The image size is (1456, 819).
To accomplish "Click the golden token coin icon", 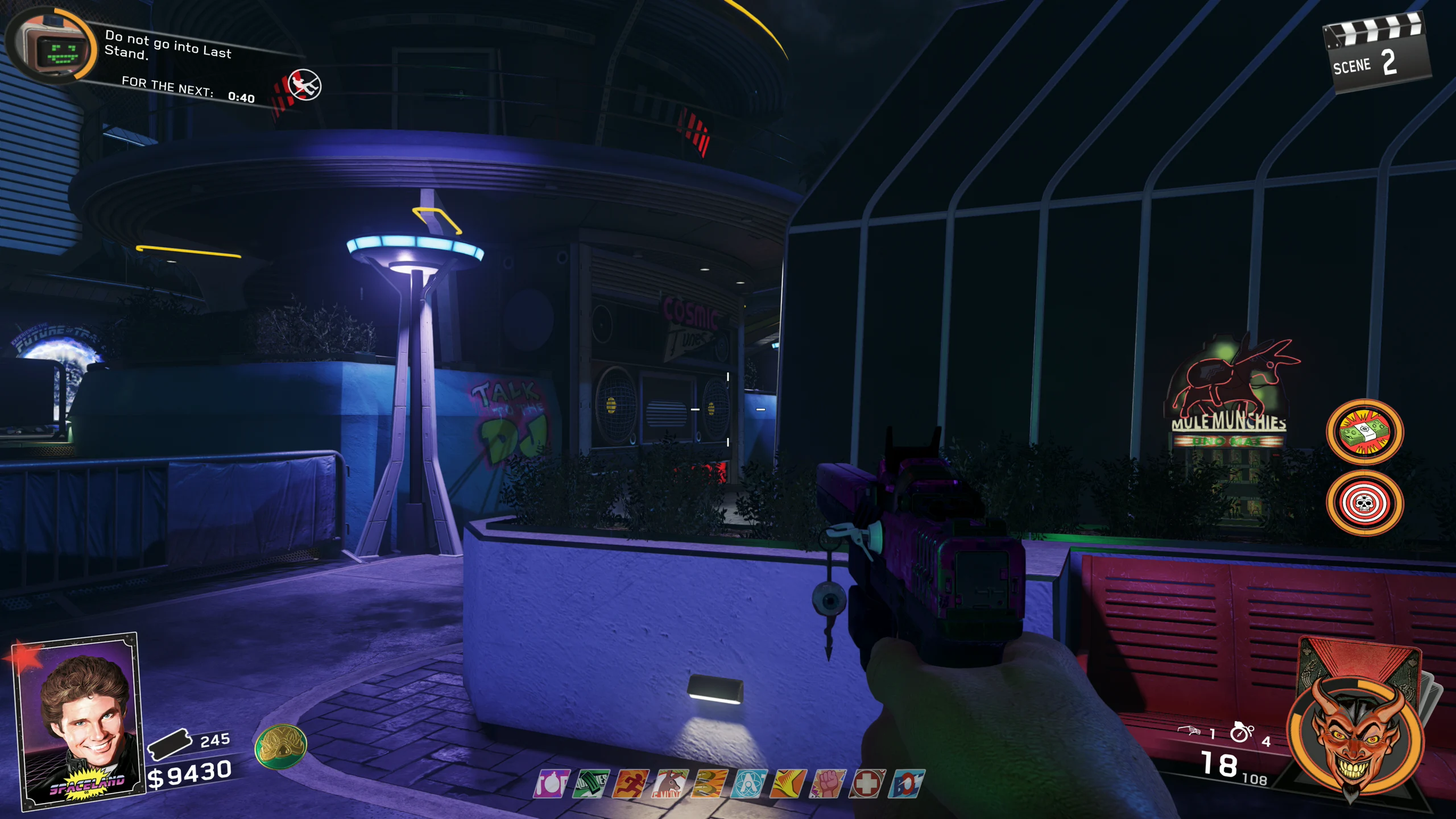I will coord(280,746).
